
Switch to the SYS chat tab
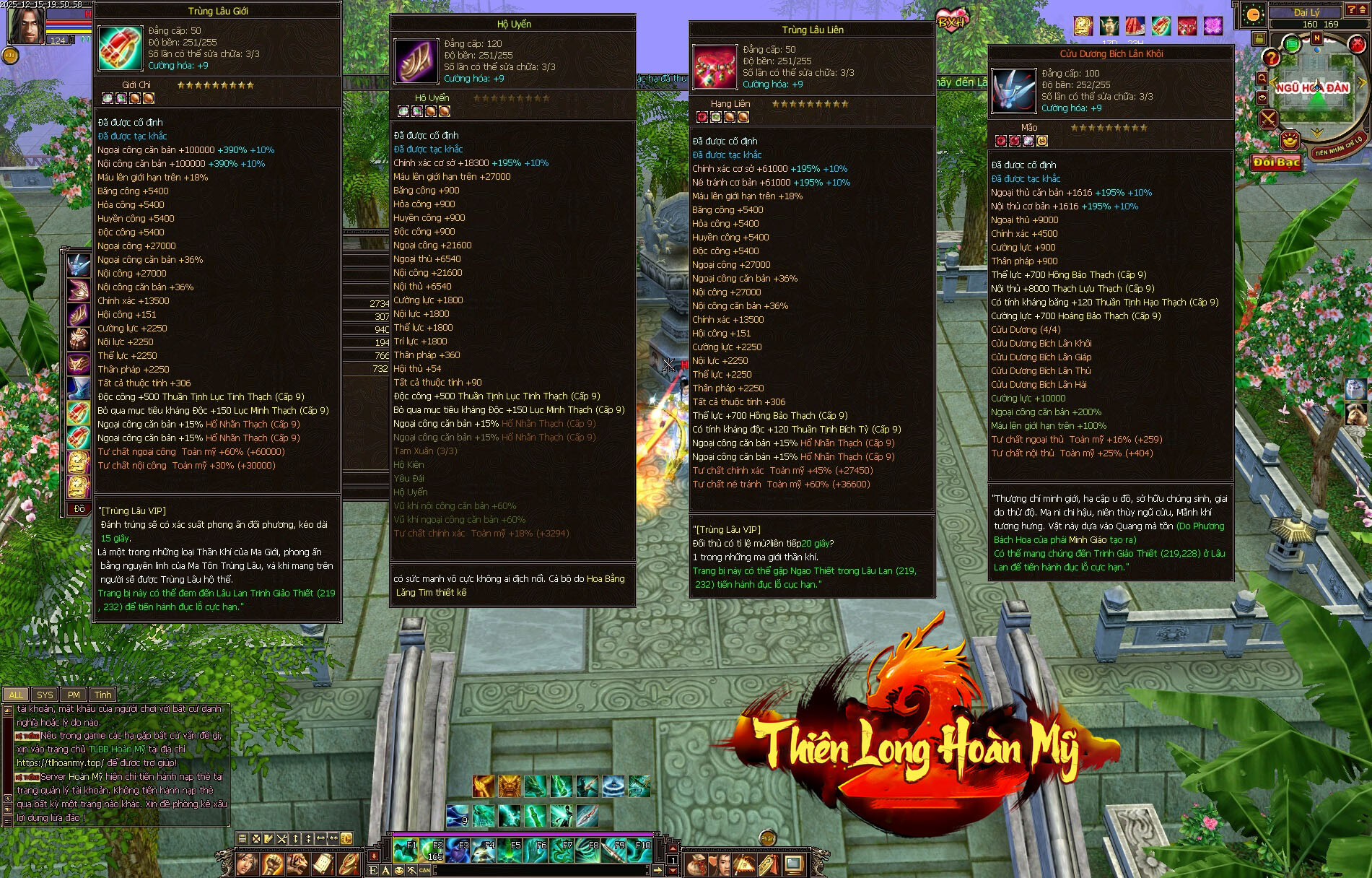pos(45,695)
